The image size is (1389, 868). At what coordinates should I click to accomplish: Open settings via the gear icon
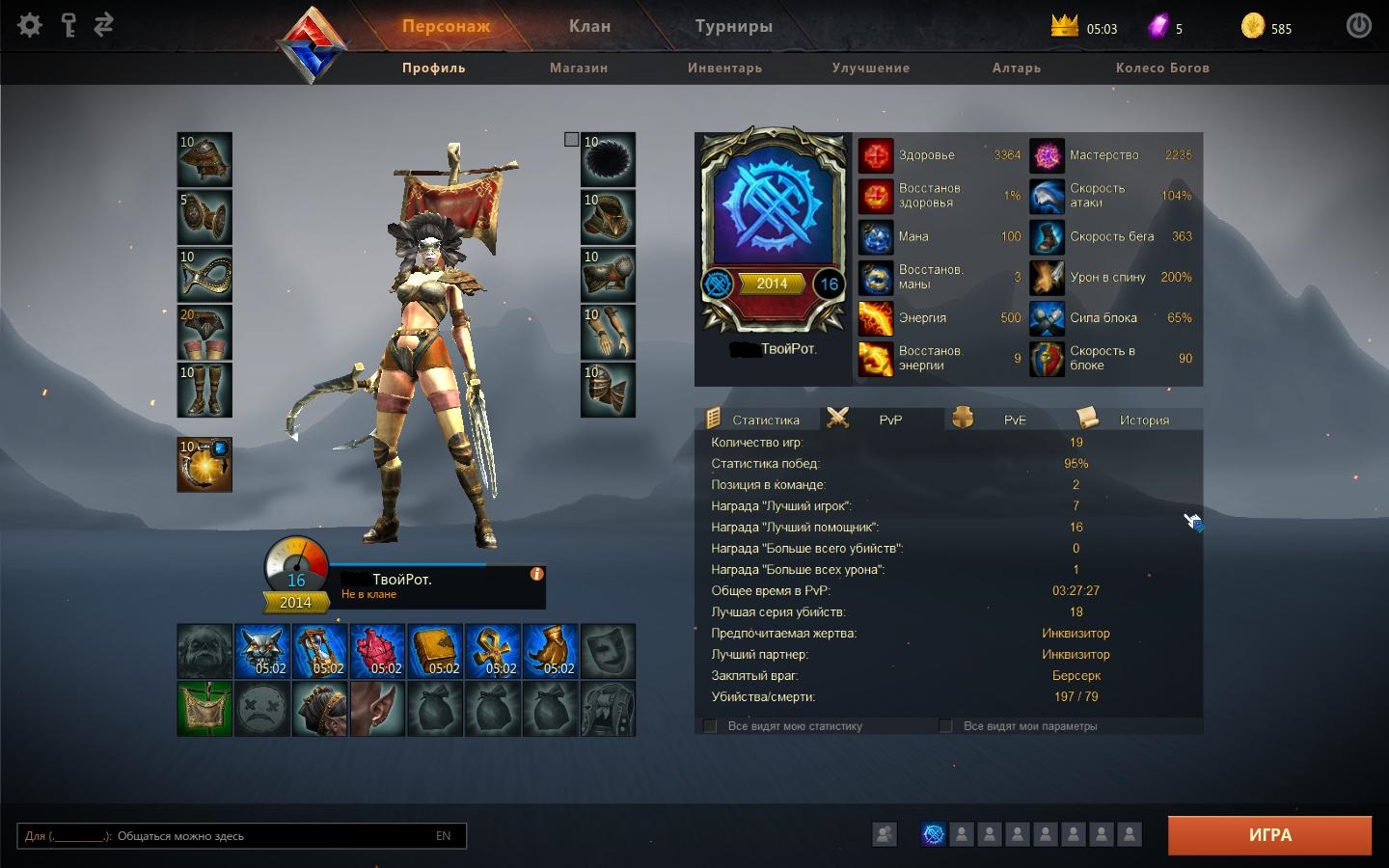coord(30,25)
